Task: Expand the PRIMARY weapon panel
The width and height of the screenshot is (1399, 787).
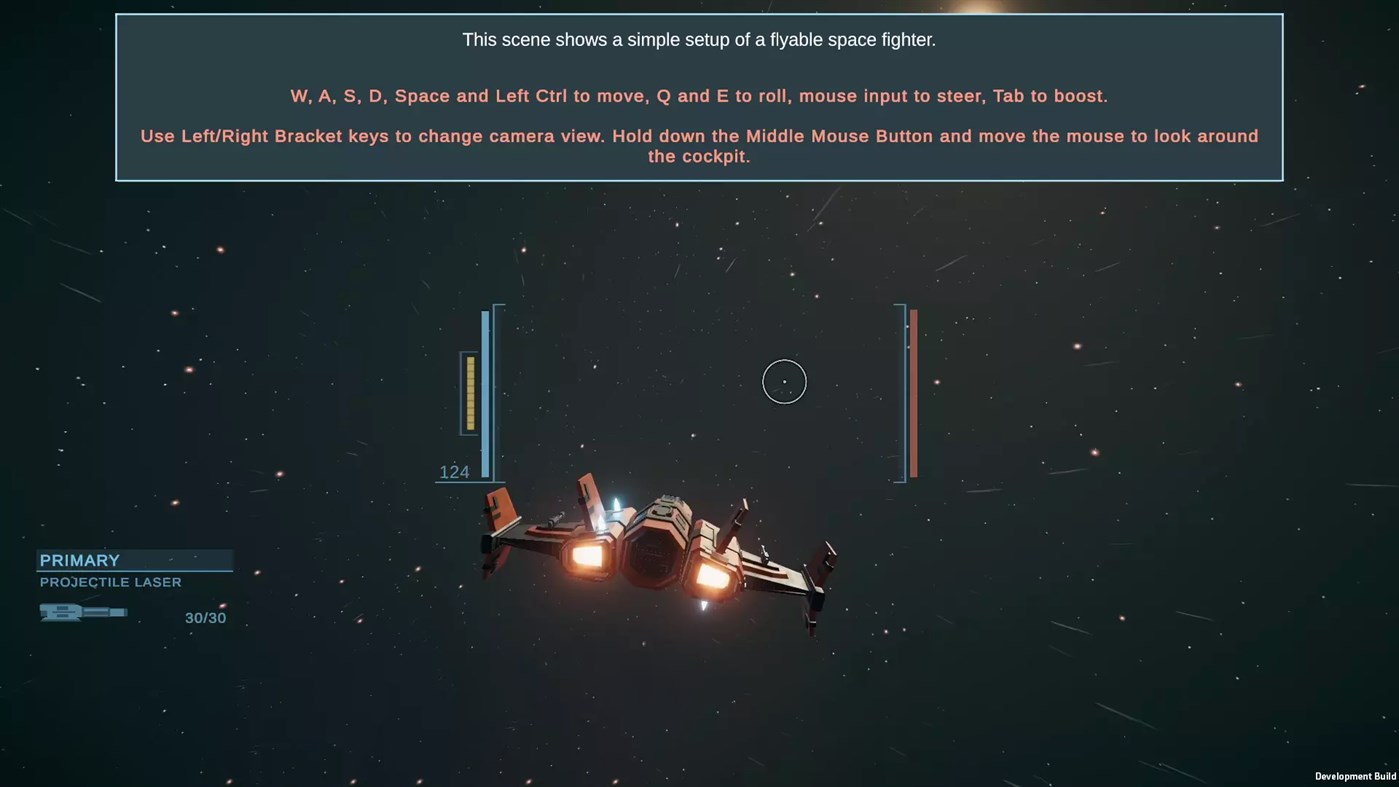Action: [x=135, y=560]
